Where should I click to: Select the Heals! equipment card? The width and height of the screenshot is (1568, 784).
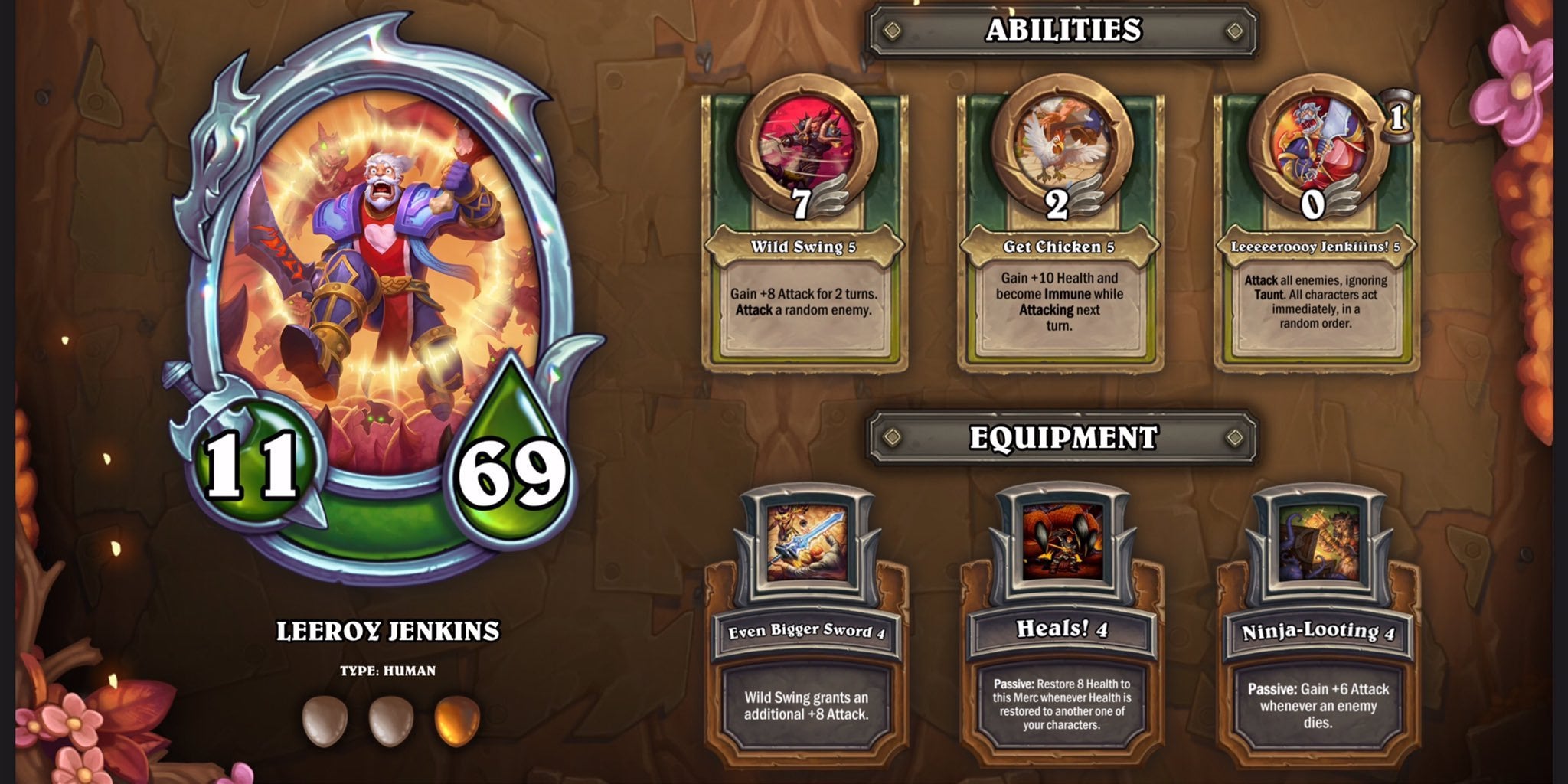coord(1061,628)
